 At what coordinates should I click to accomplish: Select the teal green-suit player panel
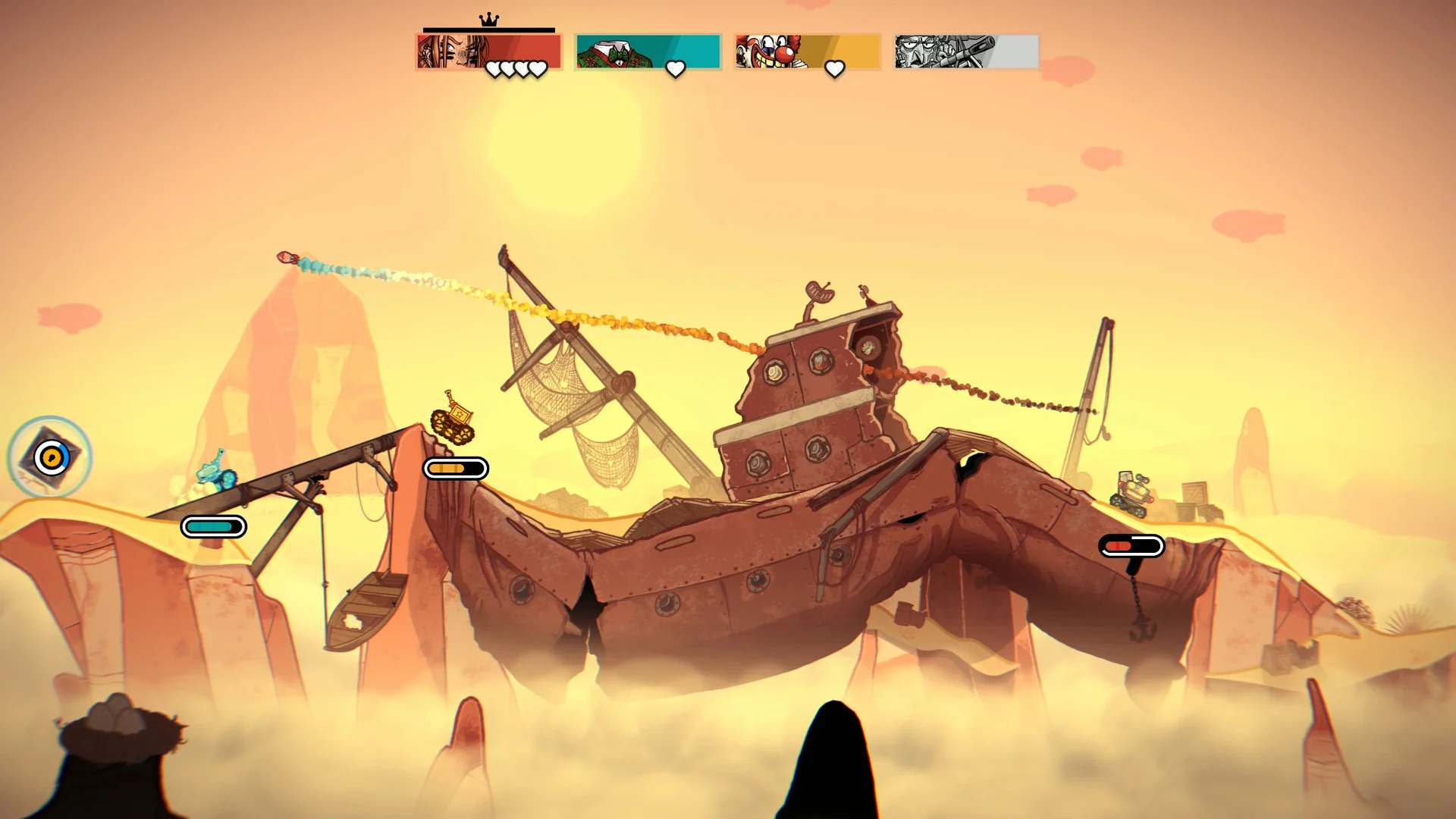(x=648, y=52)
